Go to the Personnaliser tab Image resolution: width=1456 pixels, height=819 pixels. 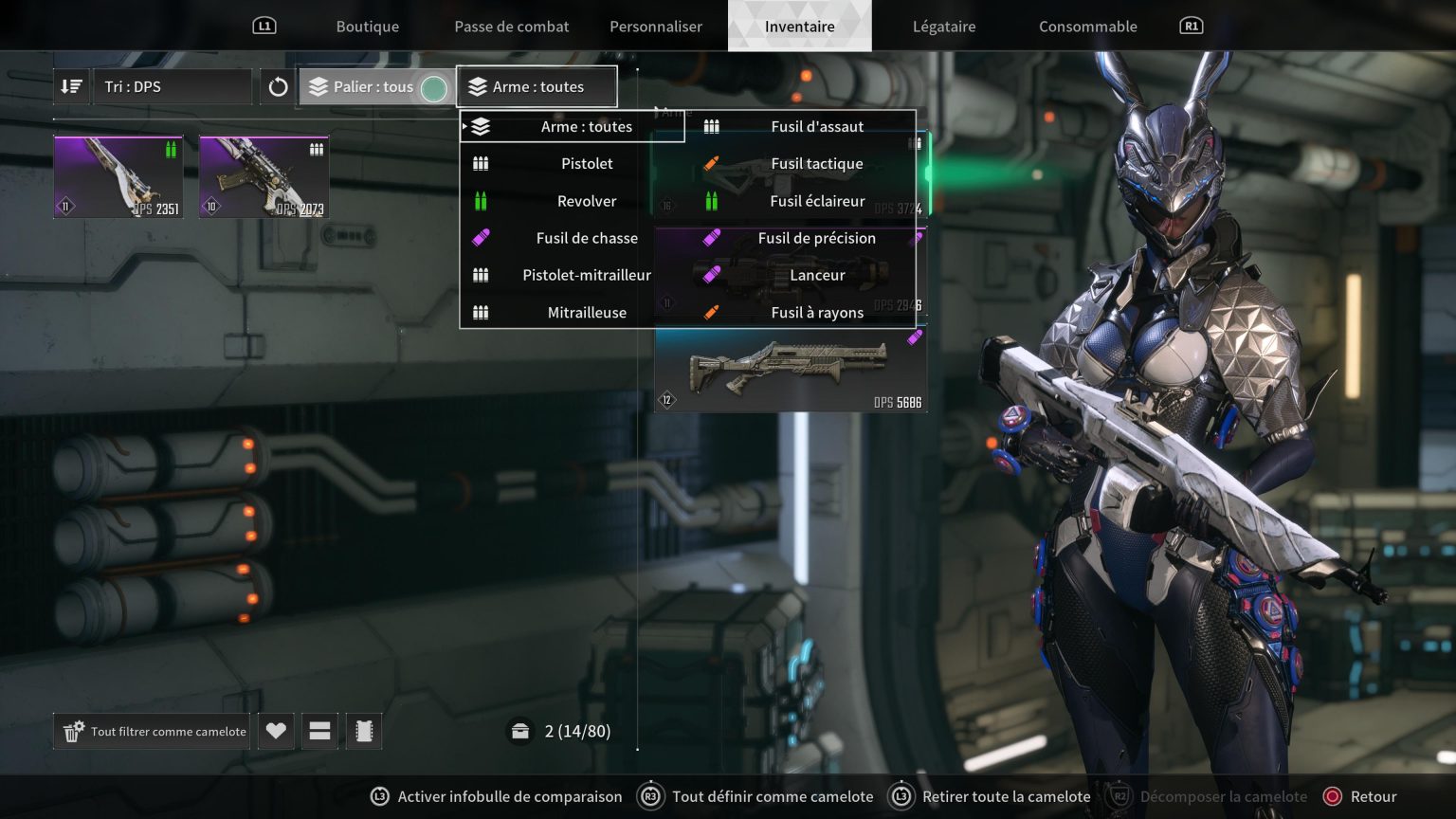[655, 27]
